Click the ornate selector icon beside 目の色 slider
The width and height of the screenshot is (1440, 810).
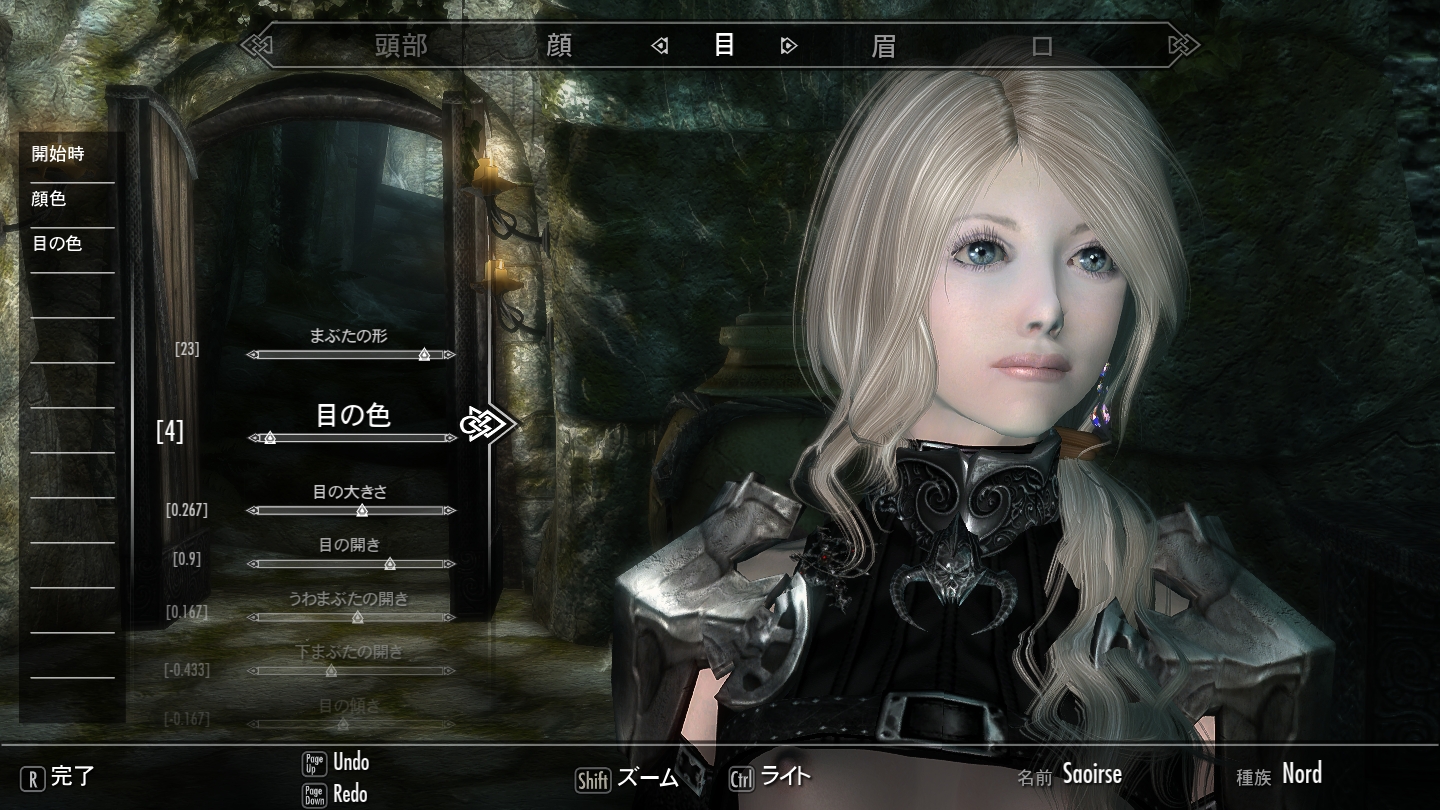point(487,424)
